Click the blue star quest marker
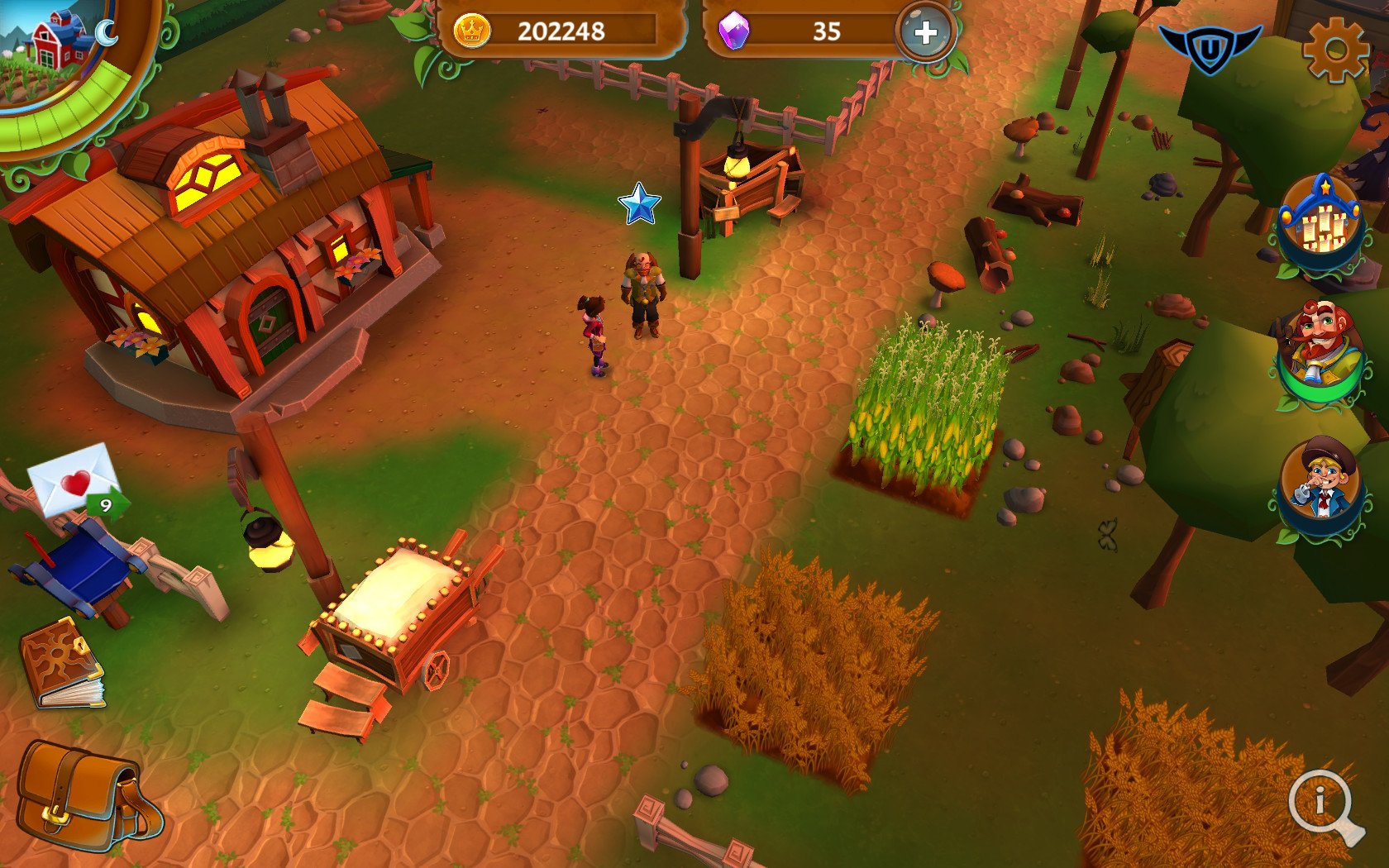Screen dimensions: 1389x868 coord(639,204)
